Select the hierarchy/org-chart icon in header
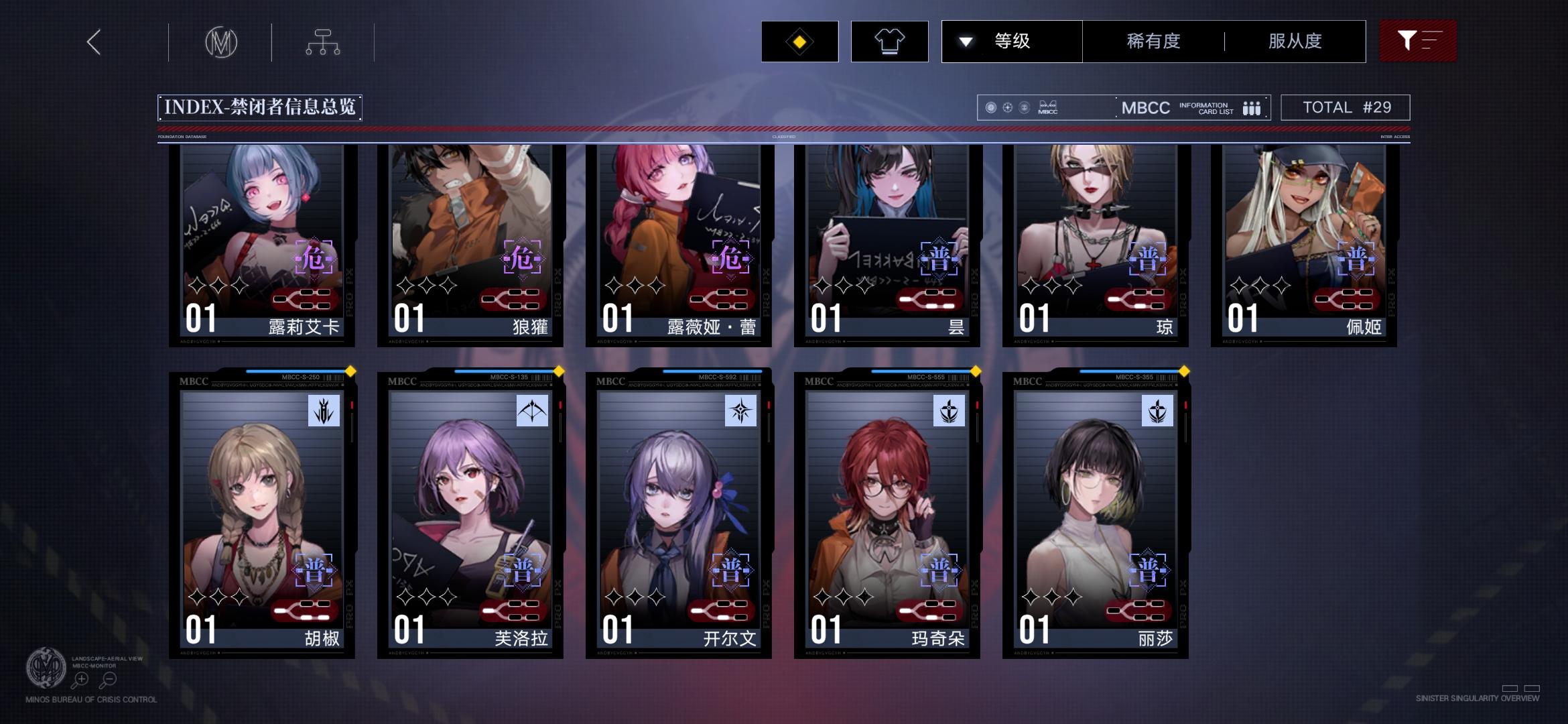Image resolution: width=1568 pixels, height=724 pixels. 324,42
